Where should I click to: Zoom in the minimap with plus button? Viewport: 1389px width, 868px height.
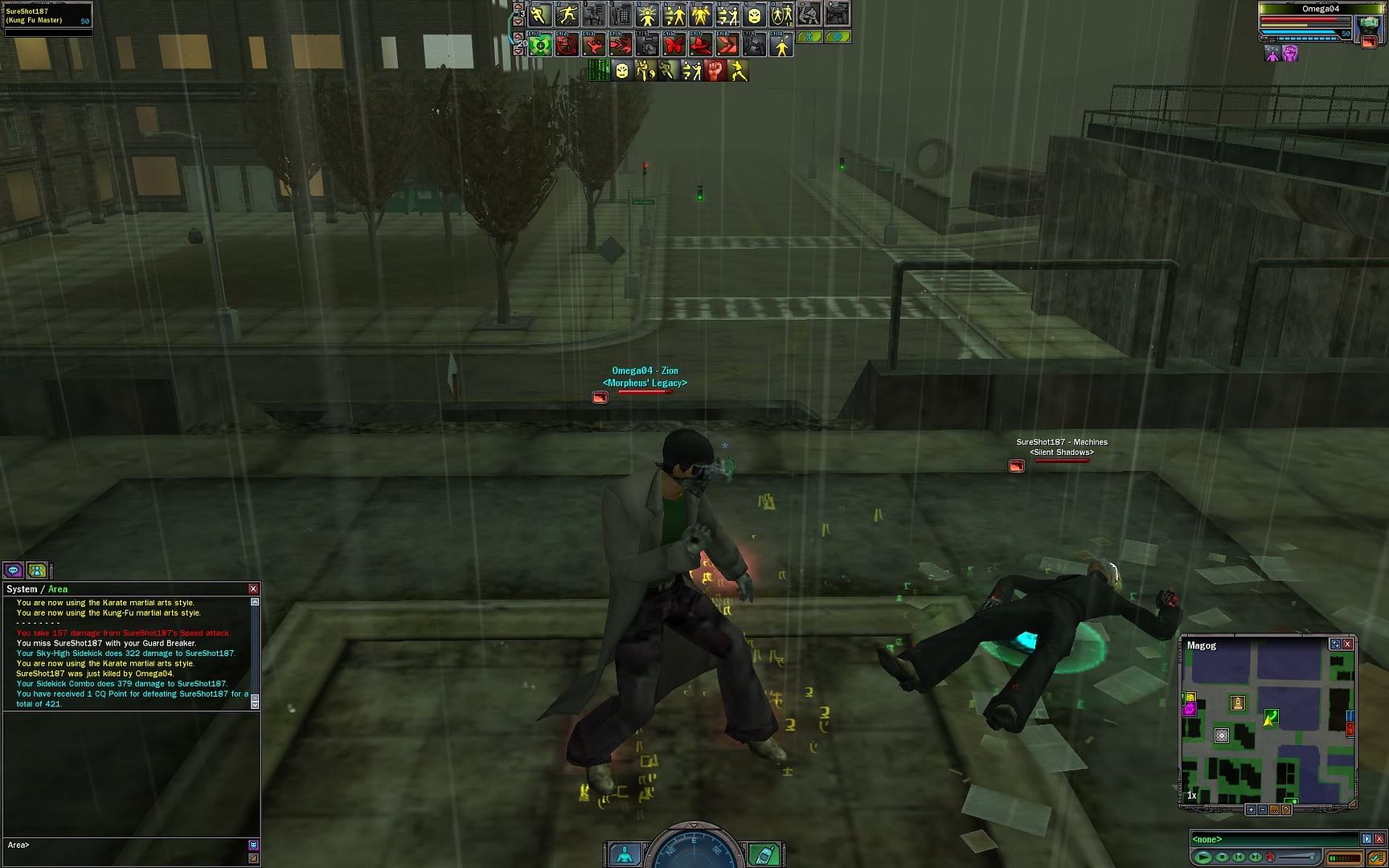click(1251, 809)
